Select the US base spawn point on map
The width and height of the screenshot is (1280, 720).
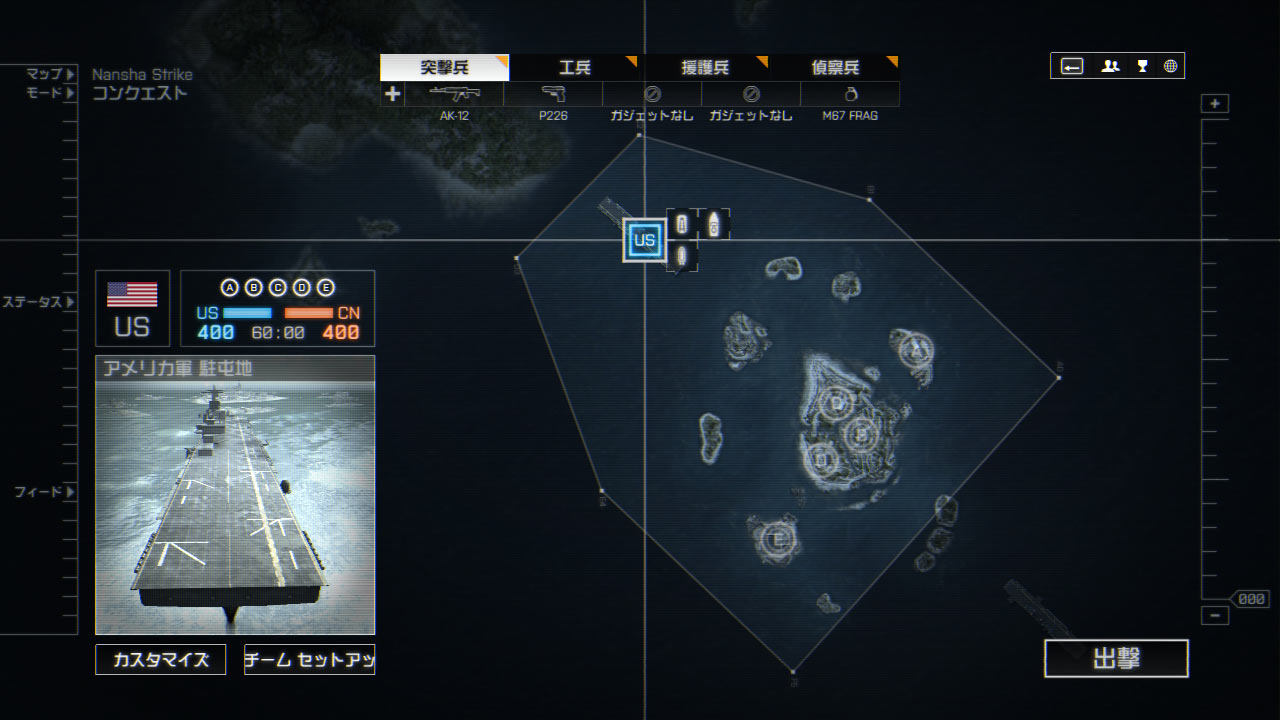[644, 240]
